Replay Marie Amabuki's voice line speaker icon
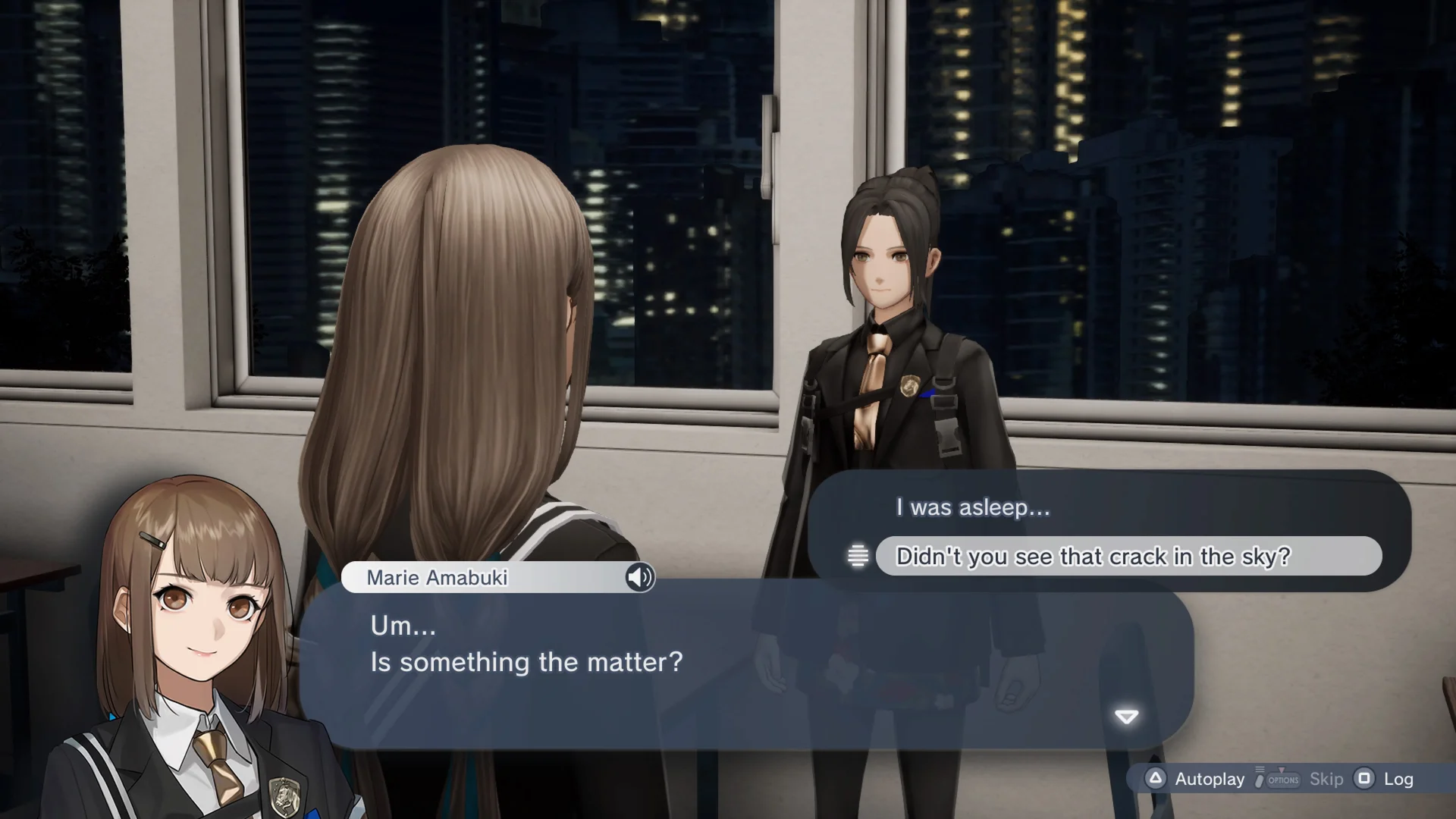The image size is (1456, 819). pos(639,577)
